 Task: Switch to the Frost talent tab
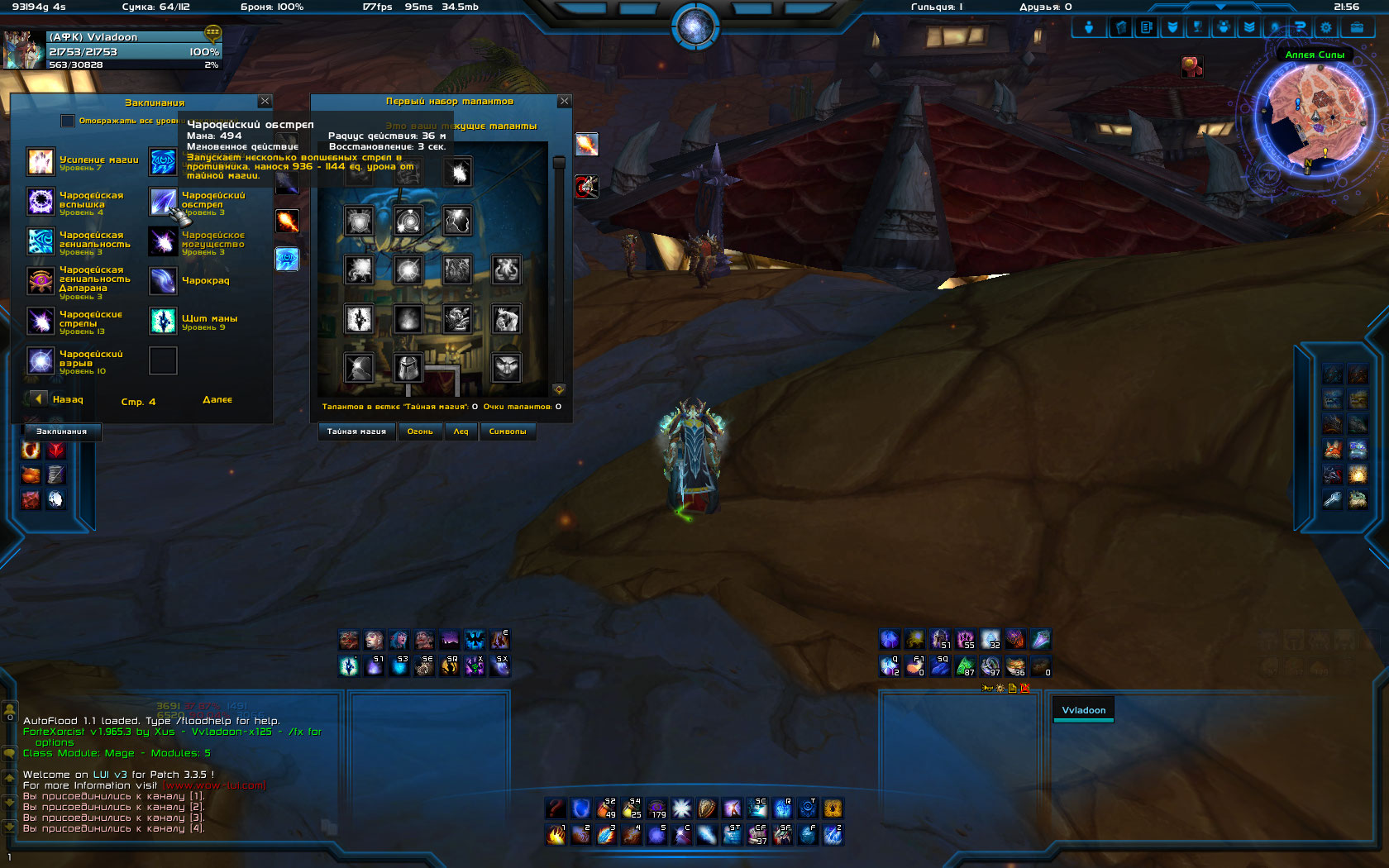tap(461, 432)
